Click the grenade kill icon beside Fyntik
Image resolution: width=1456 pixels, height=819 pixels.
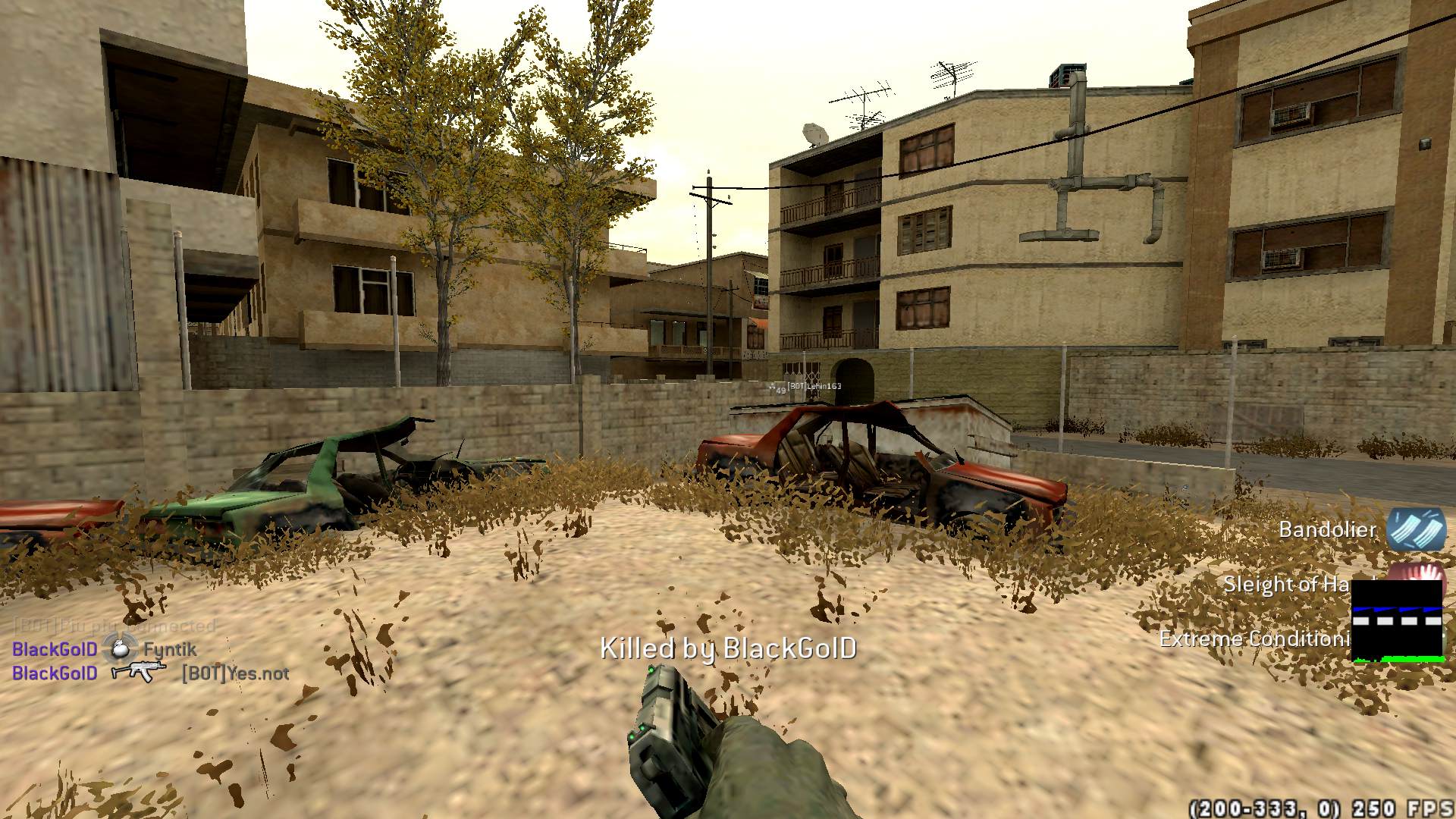[x=119, y=648]
